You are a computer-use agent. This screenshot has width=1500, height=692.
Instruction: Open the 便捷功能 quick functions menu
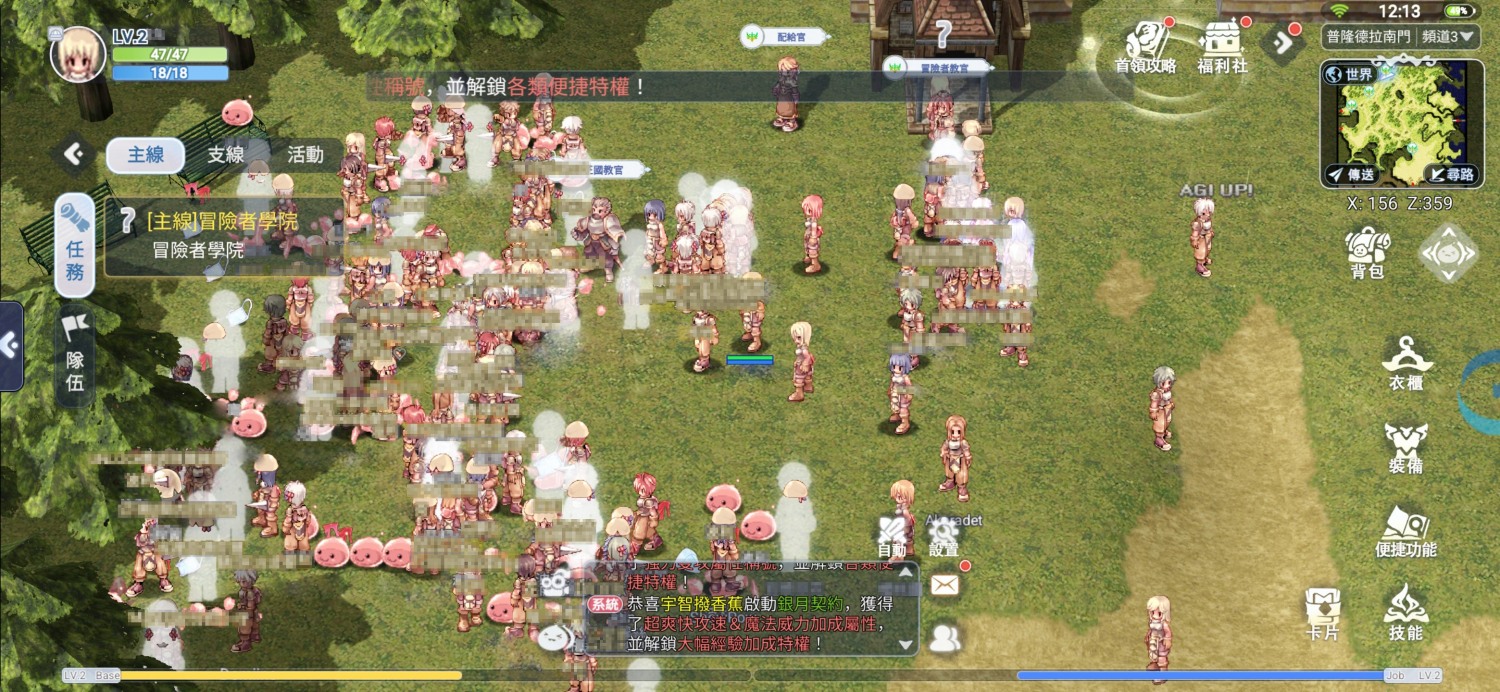tap(1405, 531)
